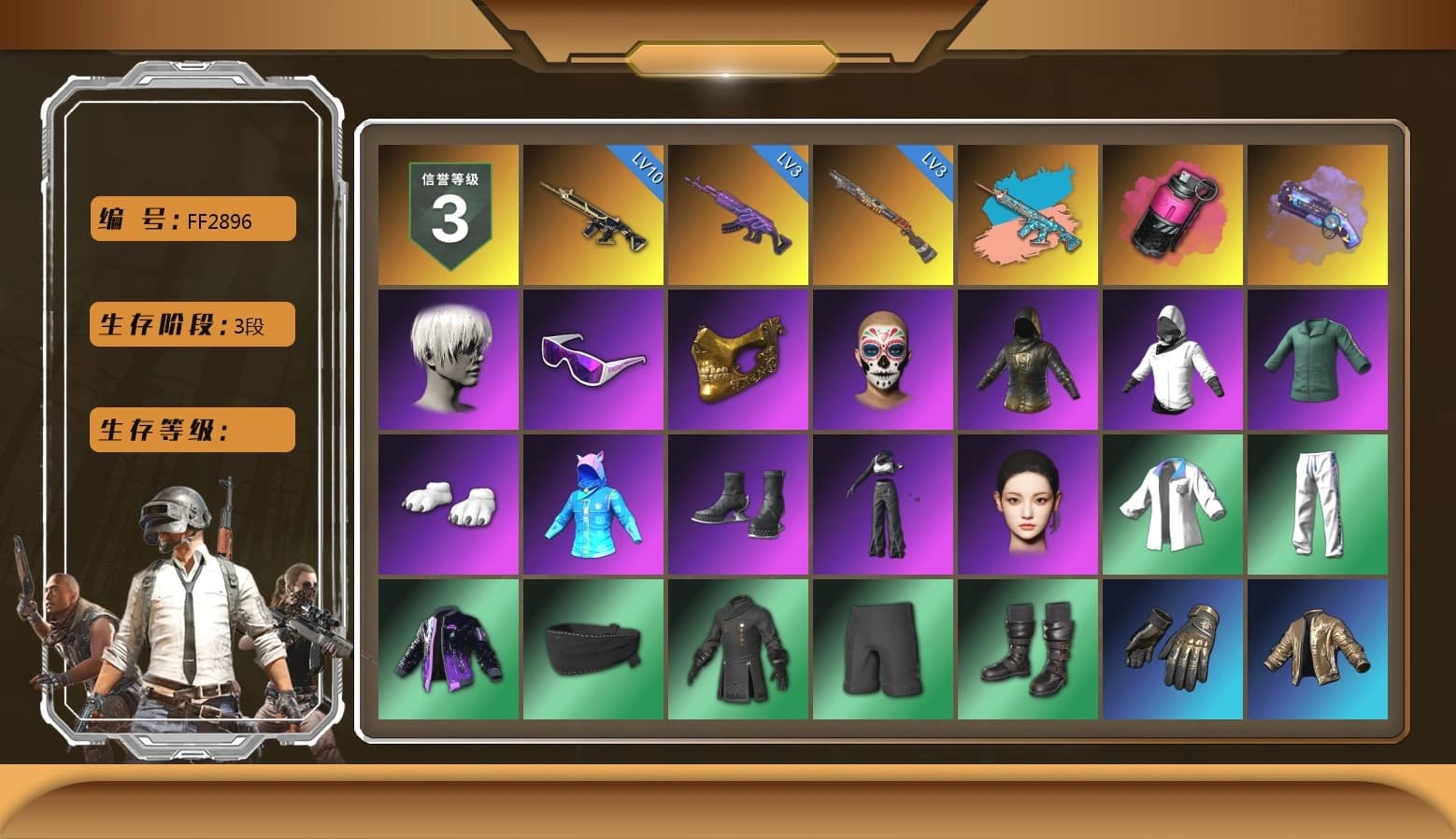Image resolution: width=1456 pixels, height=839 pixels.
Task: Click the LV10 sniper rifle skin
Action: (593, 215)
